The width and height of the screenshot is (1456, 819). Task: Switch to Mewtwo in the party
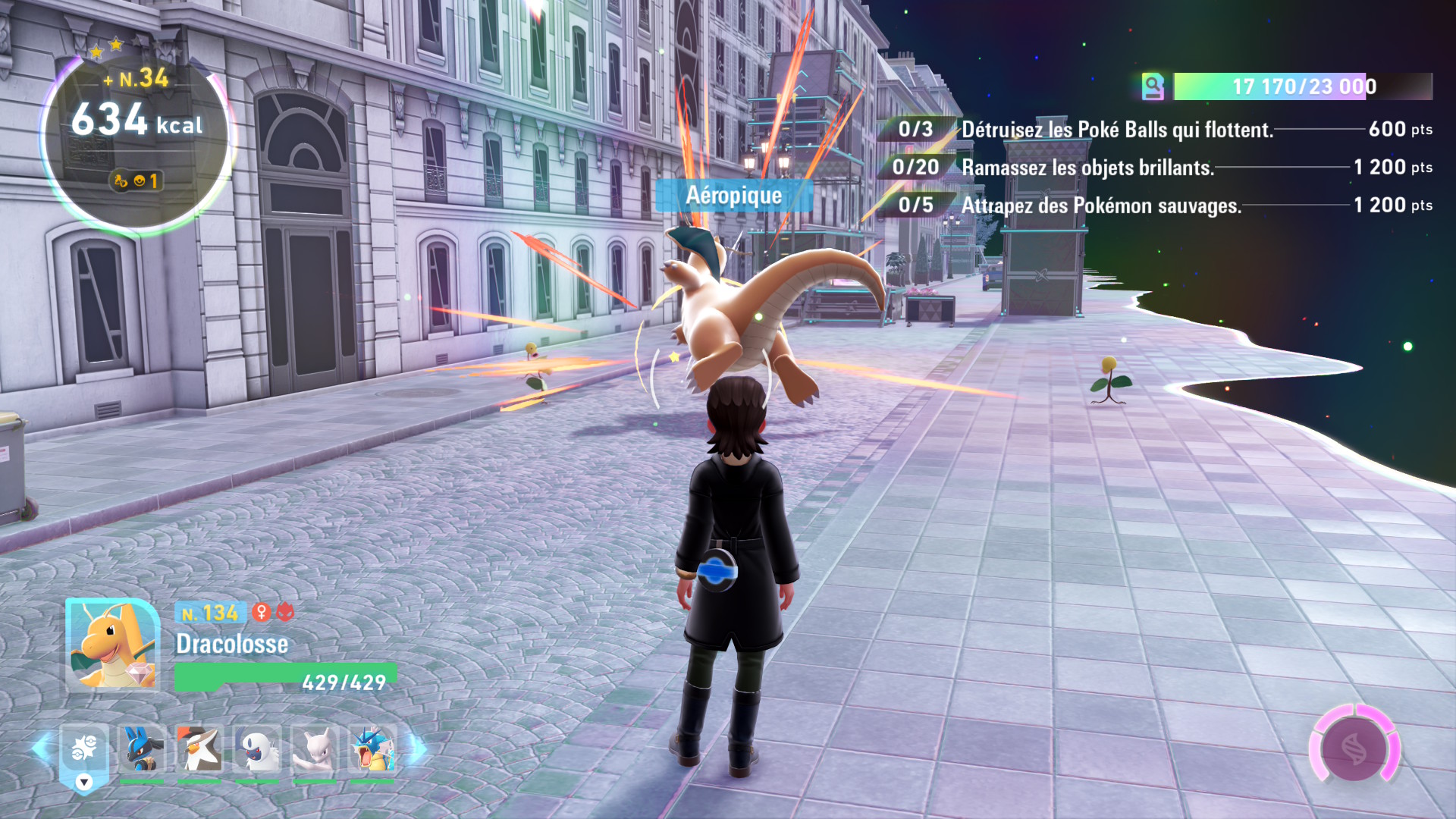(x=315, y=748)
